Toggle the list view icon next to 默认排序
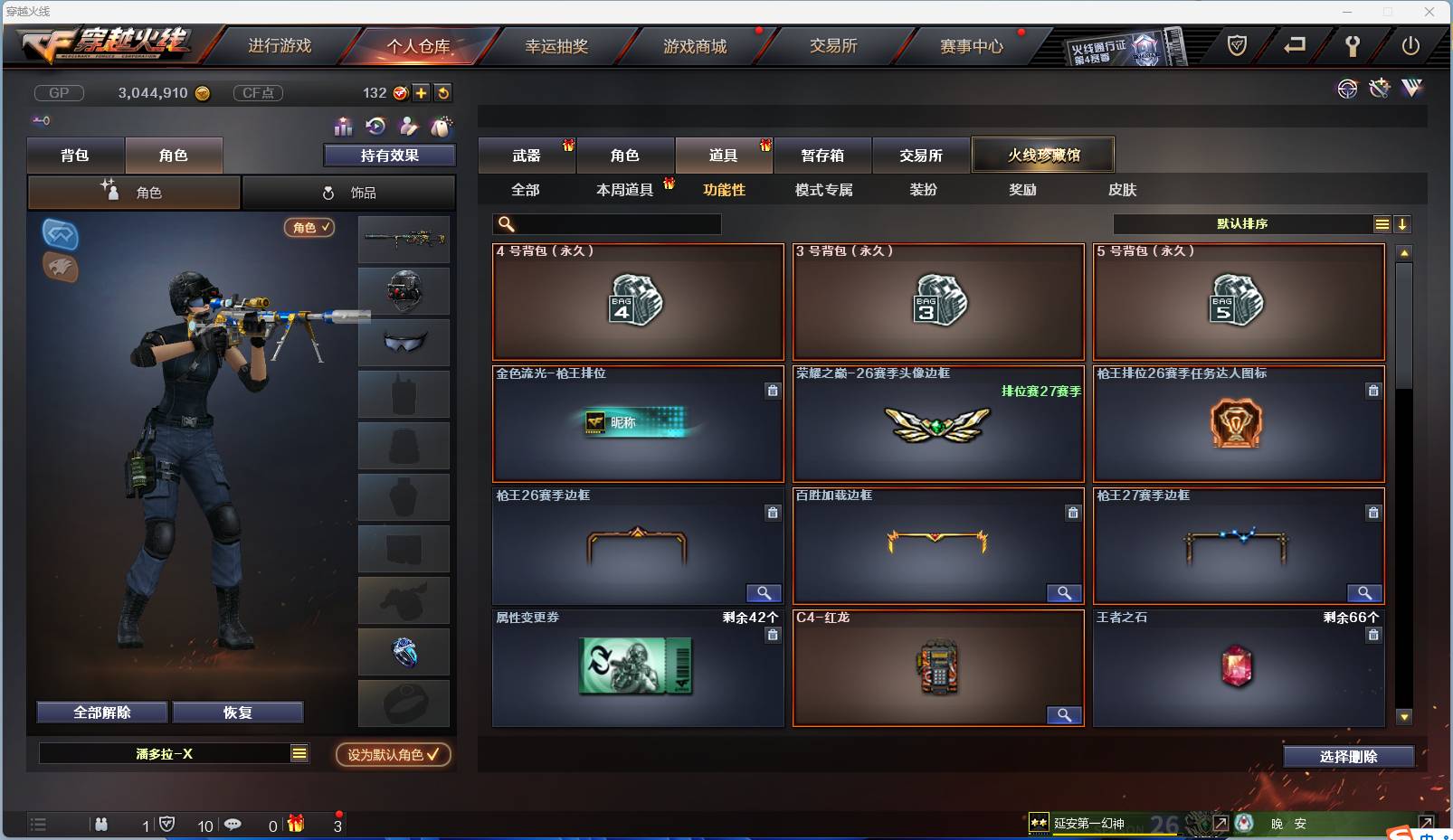This screenshot has height=840, width=1453. pyautogui.click(x=1383, y=223)
